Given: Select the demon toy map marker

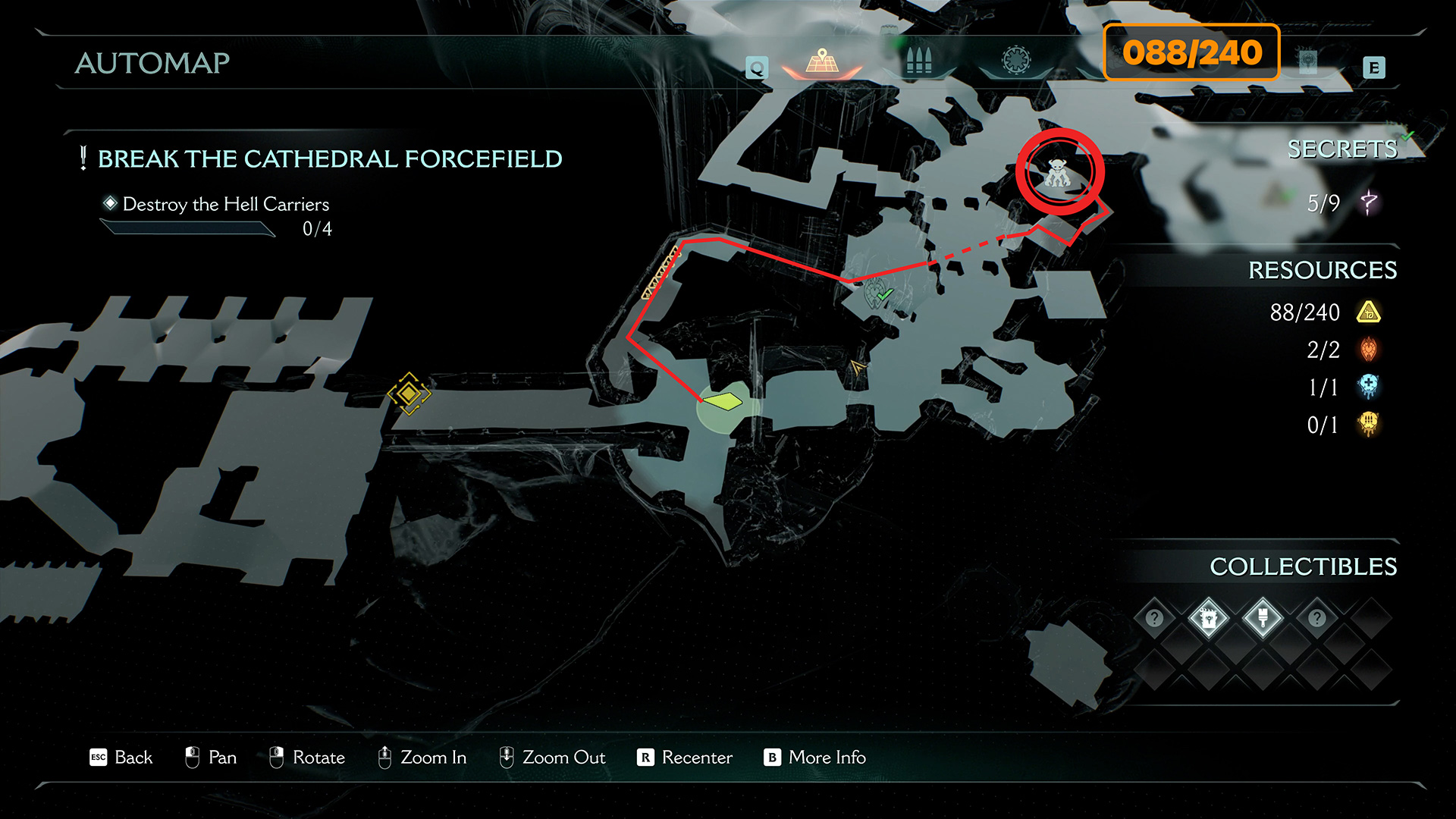Looking at the screenshot, I should [x=1058, y=174].
